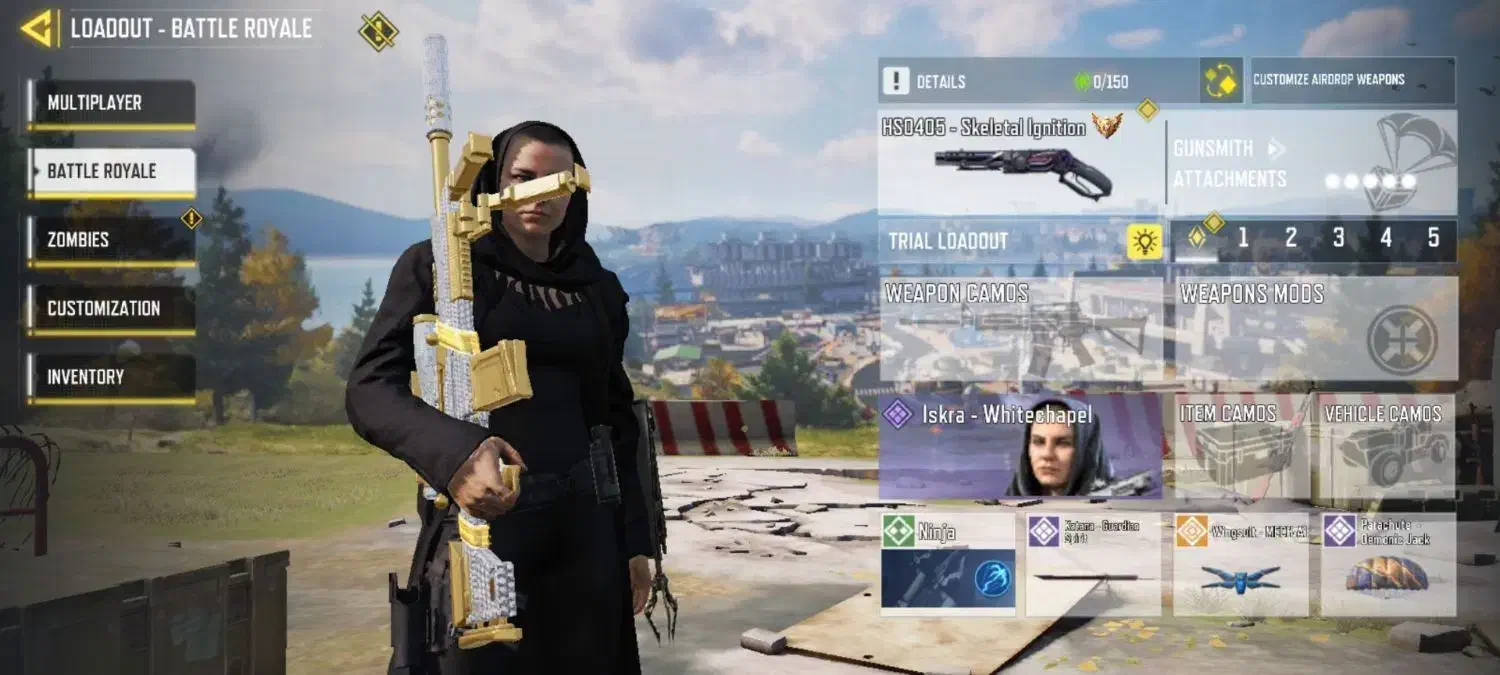Open the Customization menu
This screenshot has width=1500, height=675.
click(x=110, y=308)
